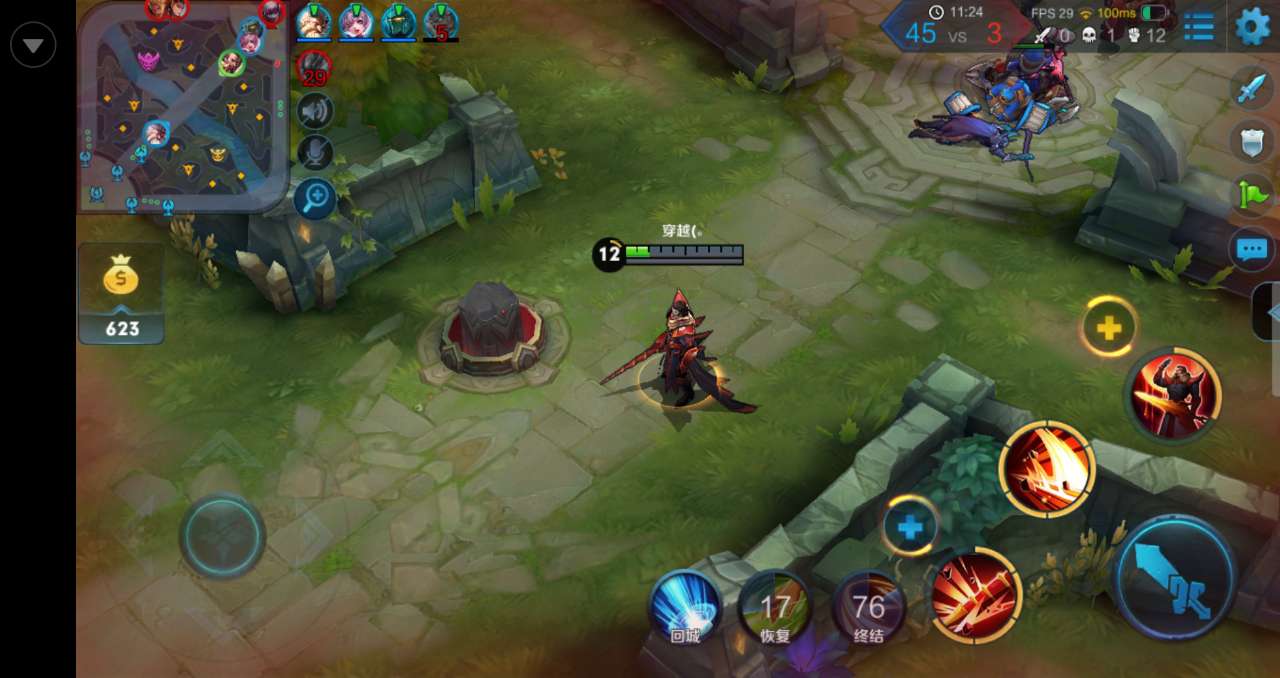Open the quick chat message bubble

pyautogui.click(x=1252, y=249)
